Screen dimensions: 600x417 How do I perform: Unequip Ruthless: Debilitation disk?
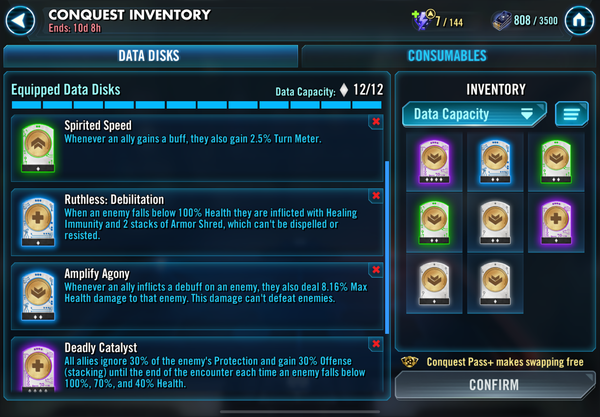tap(375, 196)
